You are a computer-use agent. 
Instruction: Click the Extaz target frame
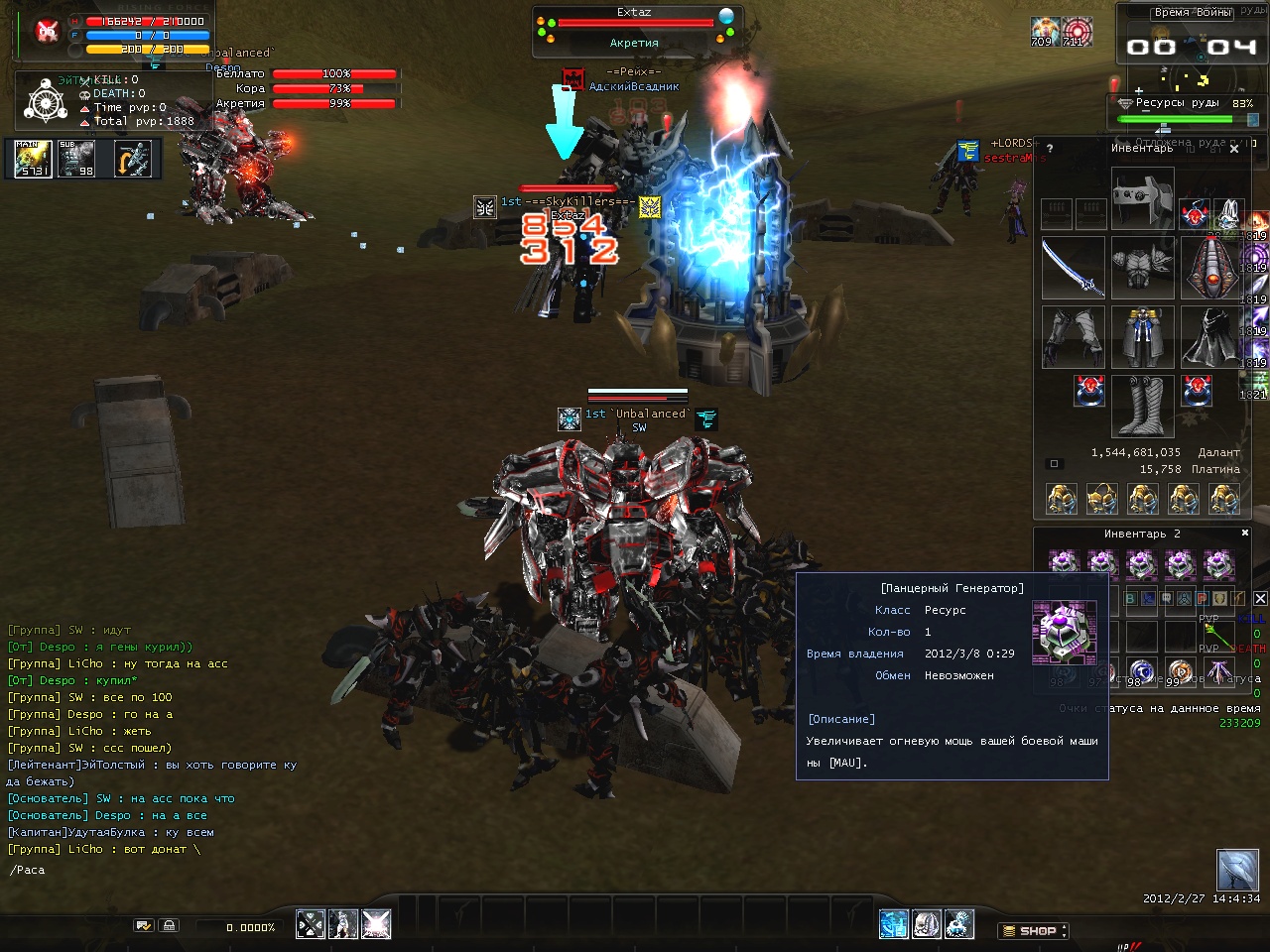tap(635, 29)
